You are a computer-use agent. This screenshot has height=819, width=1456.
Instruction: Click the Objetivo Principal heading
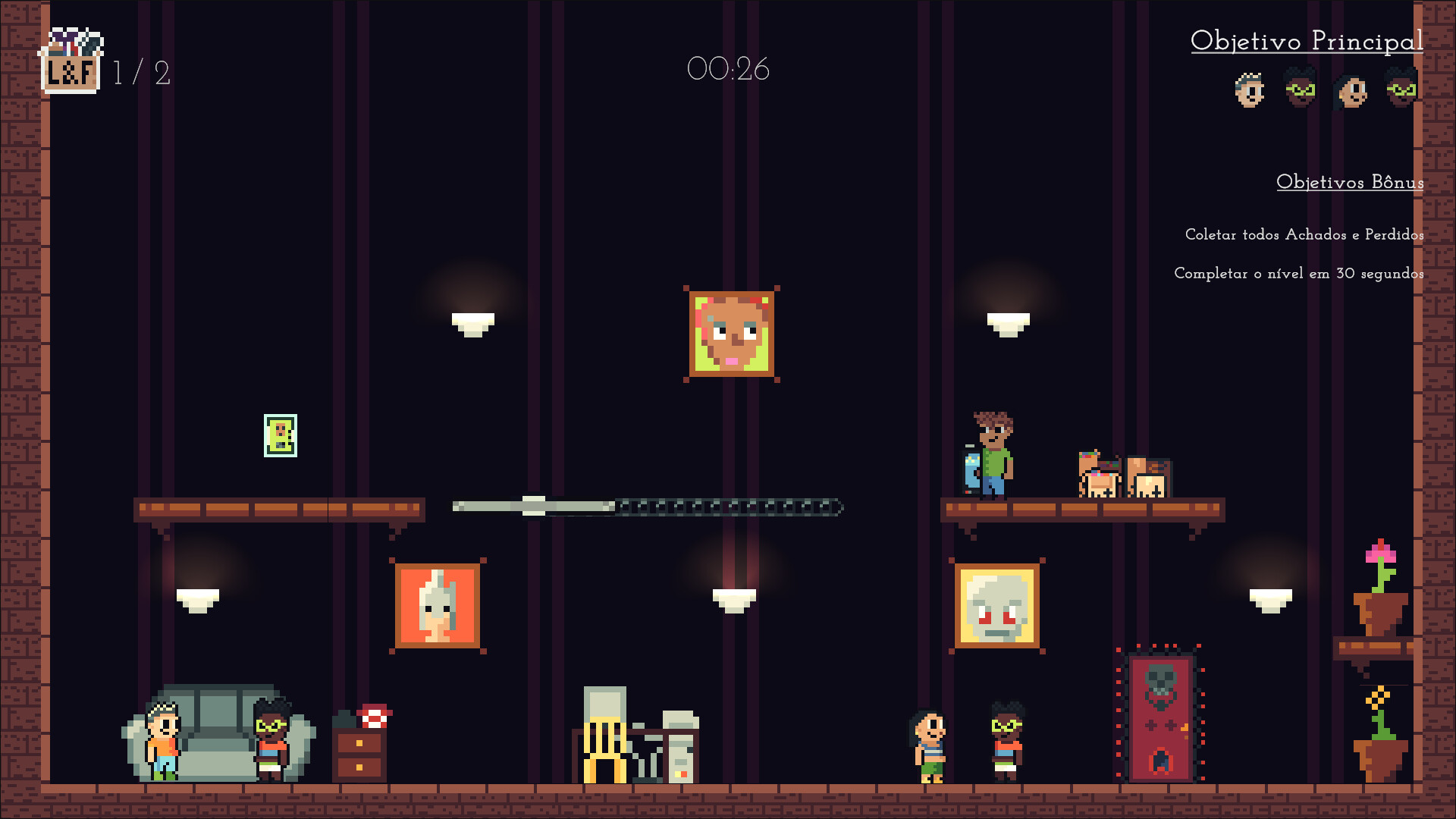[x=1308, y=42]
